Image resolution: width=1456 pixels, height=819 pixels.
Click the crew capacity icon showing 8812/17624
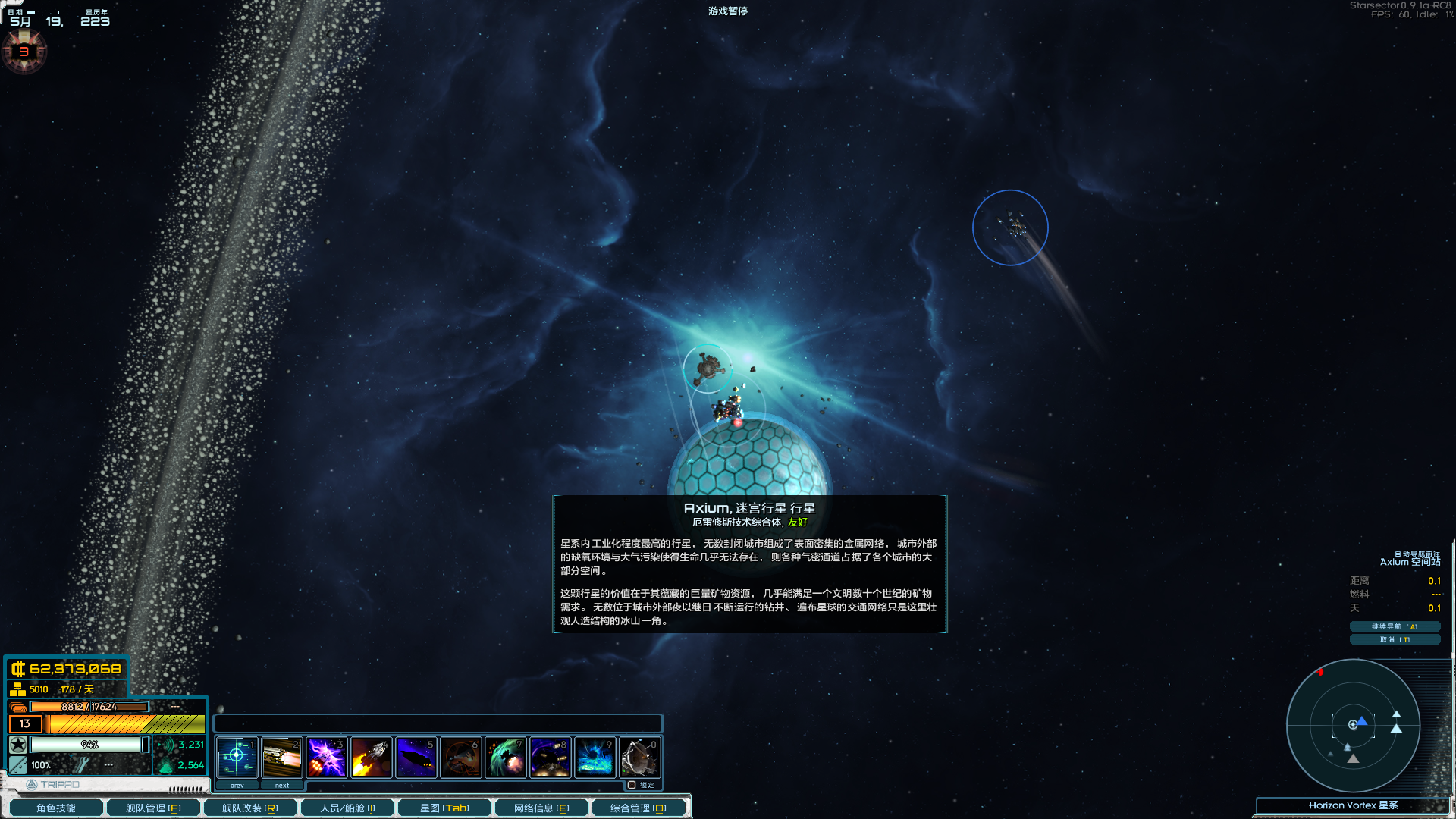pyautogui.click(x=19, y=706)
